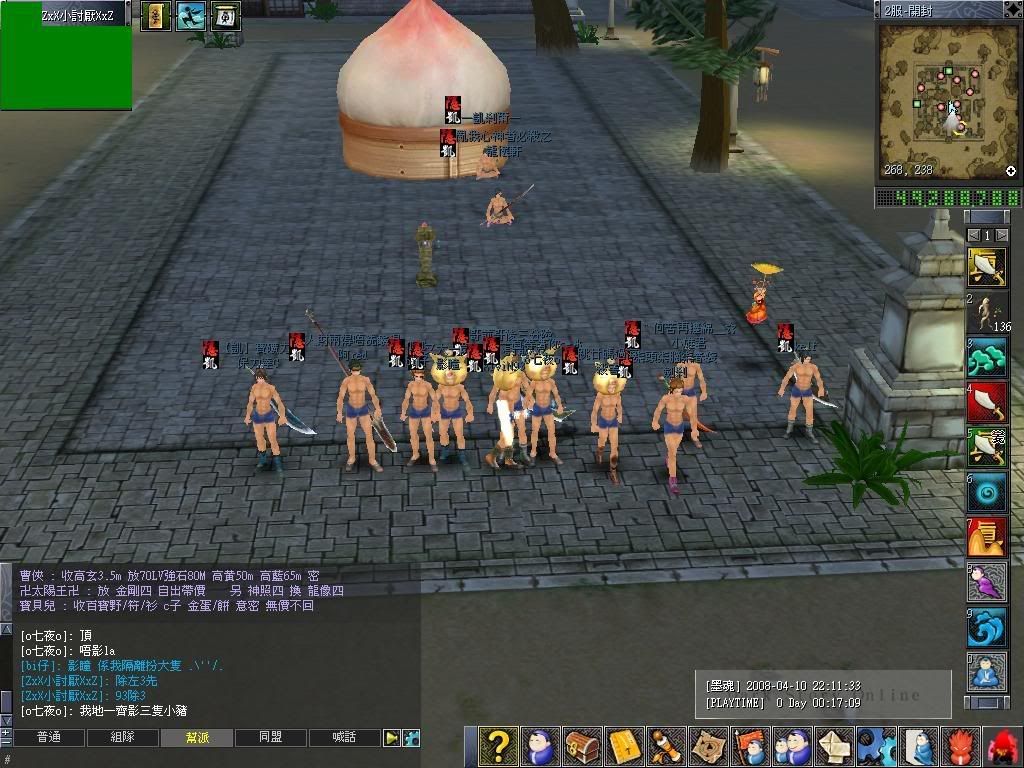The image size is (1024, 768).
Task: Click the plus button under the minimap
Action: 1011,171
